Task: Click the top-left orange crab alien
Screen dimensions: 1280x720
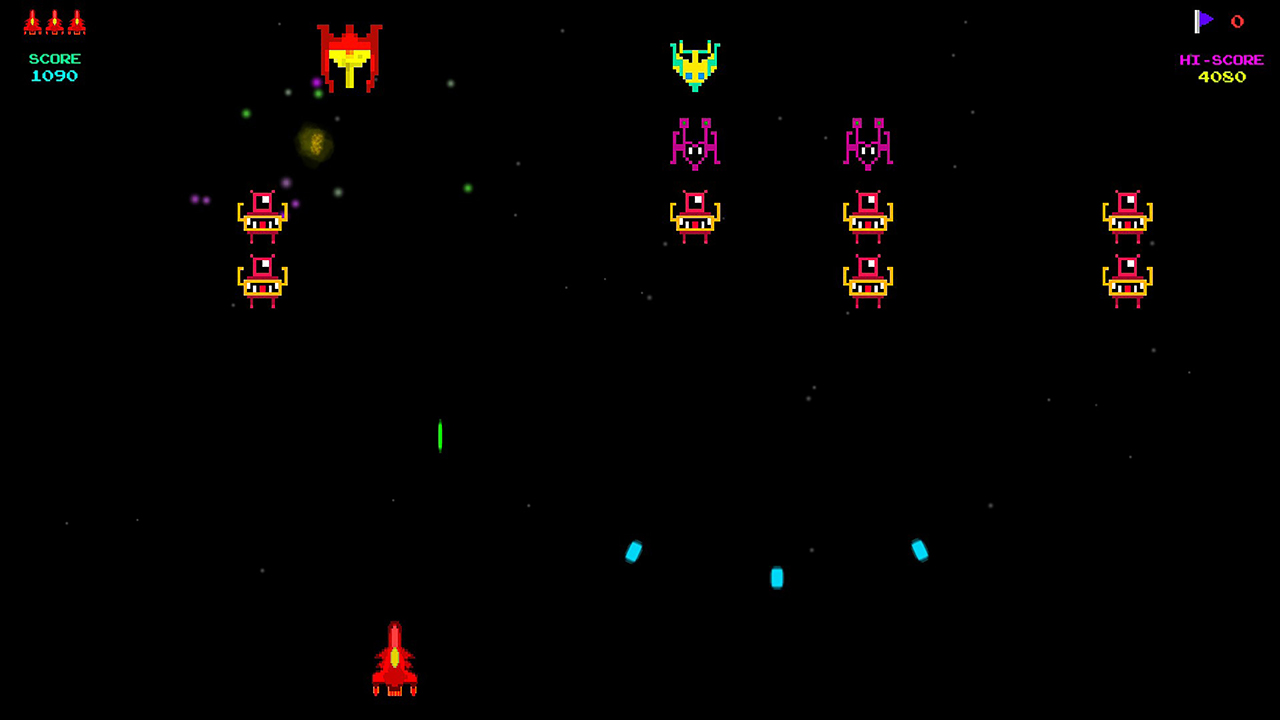Action: (263, 215)
